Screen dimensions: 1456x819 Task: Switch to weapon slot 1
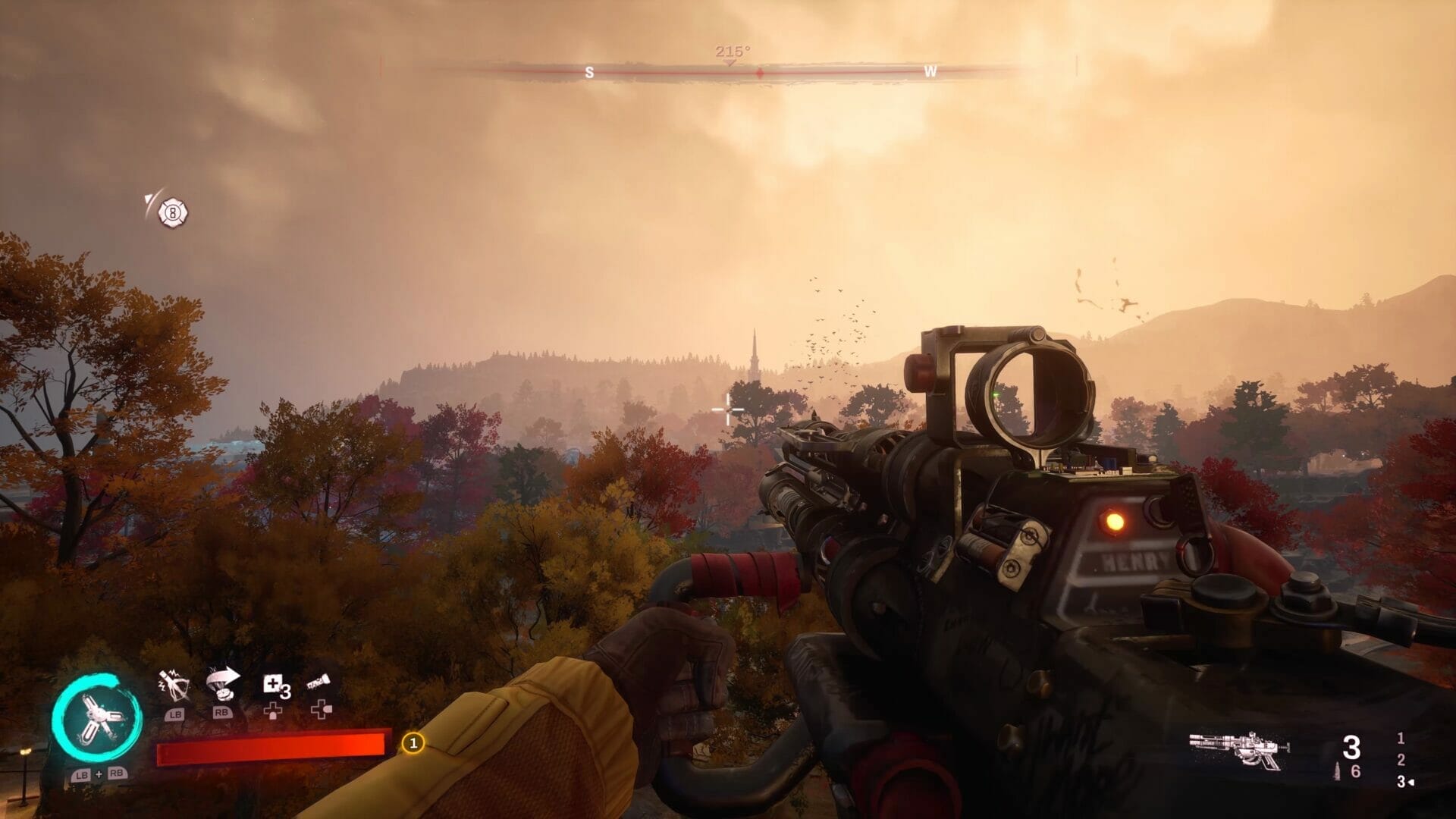click(x=1401, y=738)
